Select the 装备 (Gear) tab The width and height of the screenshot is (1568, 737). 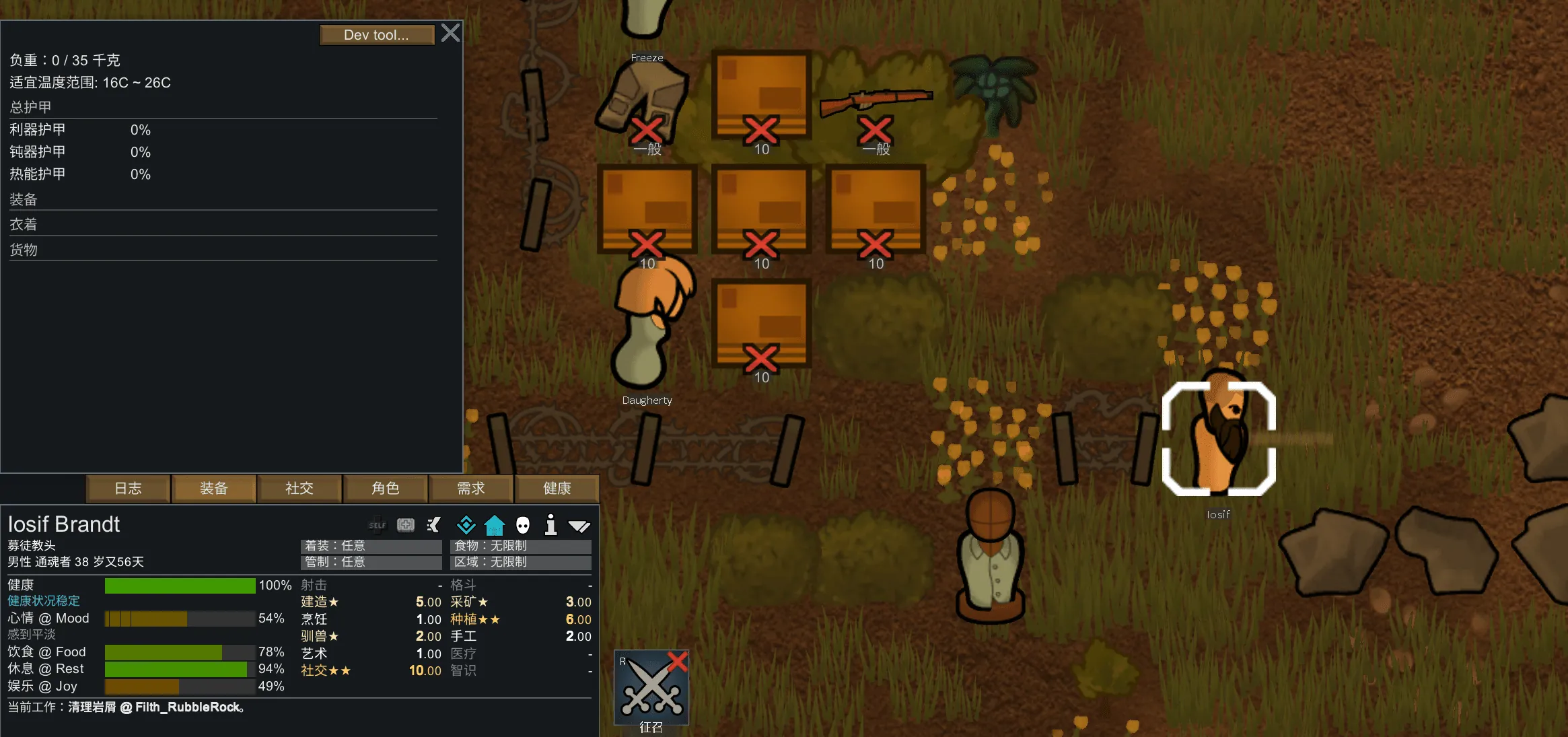point(214,489)
